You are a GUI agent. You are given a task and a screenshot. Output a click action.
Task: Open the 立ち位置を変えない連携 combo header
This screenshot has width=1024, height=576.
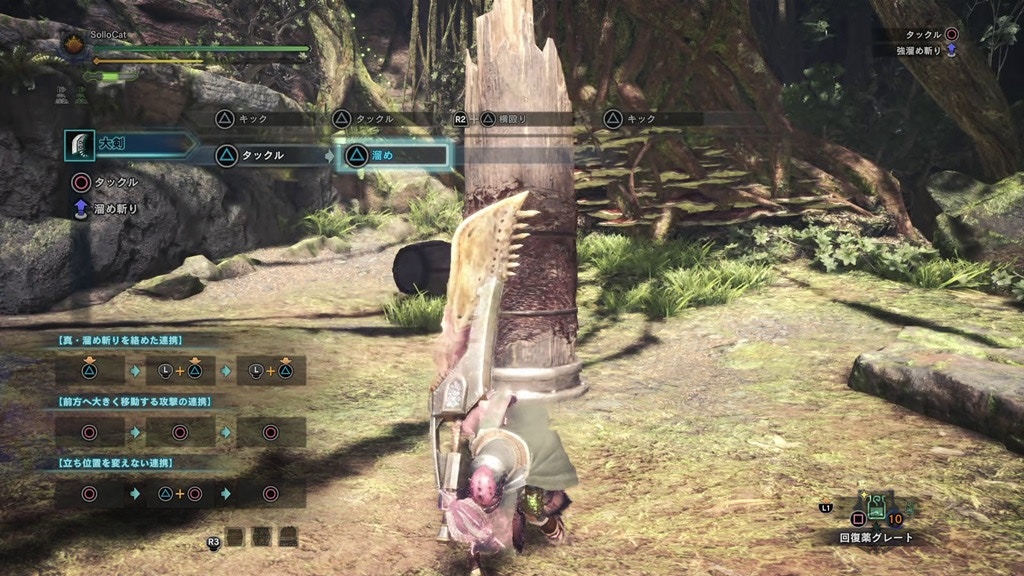pos(115,463)
